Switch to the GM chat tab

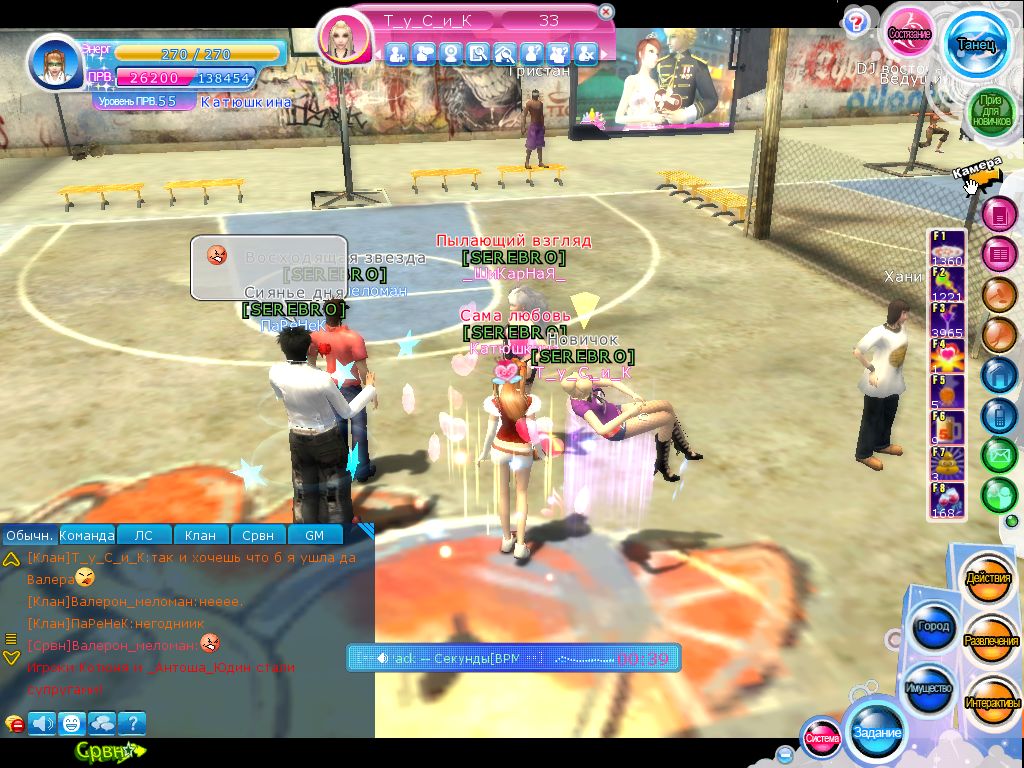[x=314, y=535]
